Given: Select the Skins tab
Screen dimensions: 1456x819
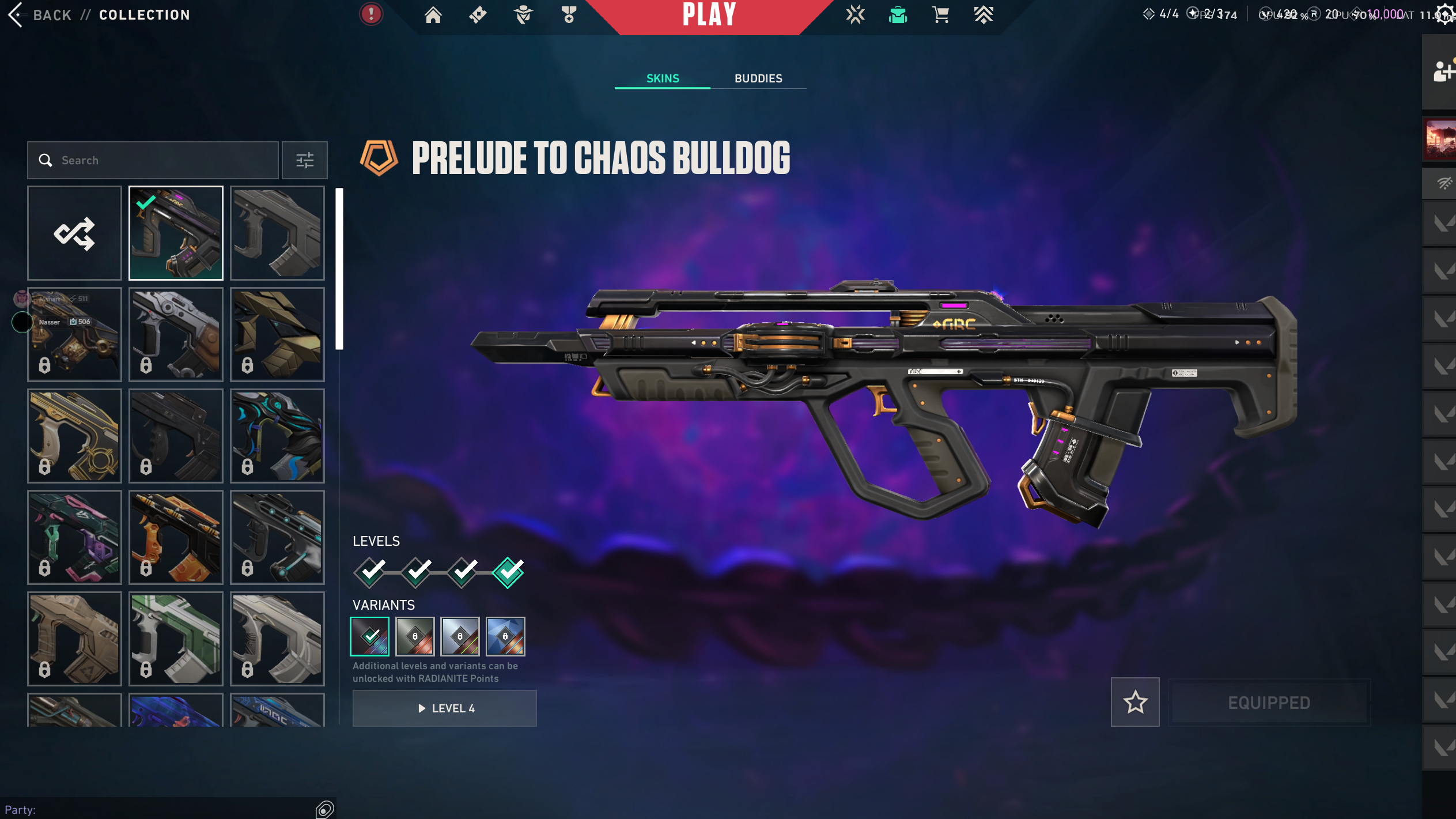Looking at the screenshot, I should click(x=663, y=78).
